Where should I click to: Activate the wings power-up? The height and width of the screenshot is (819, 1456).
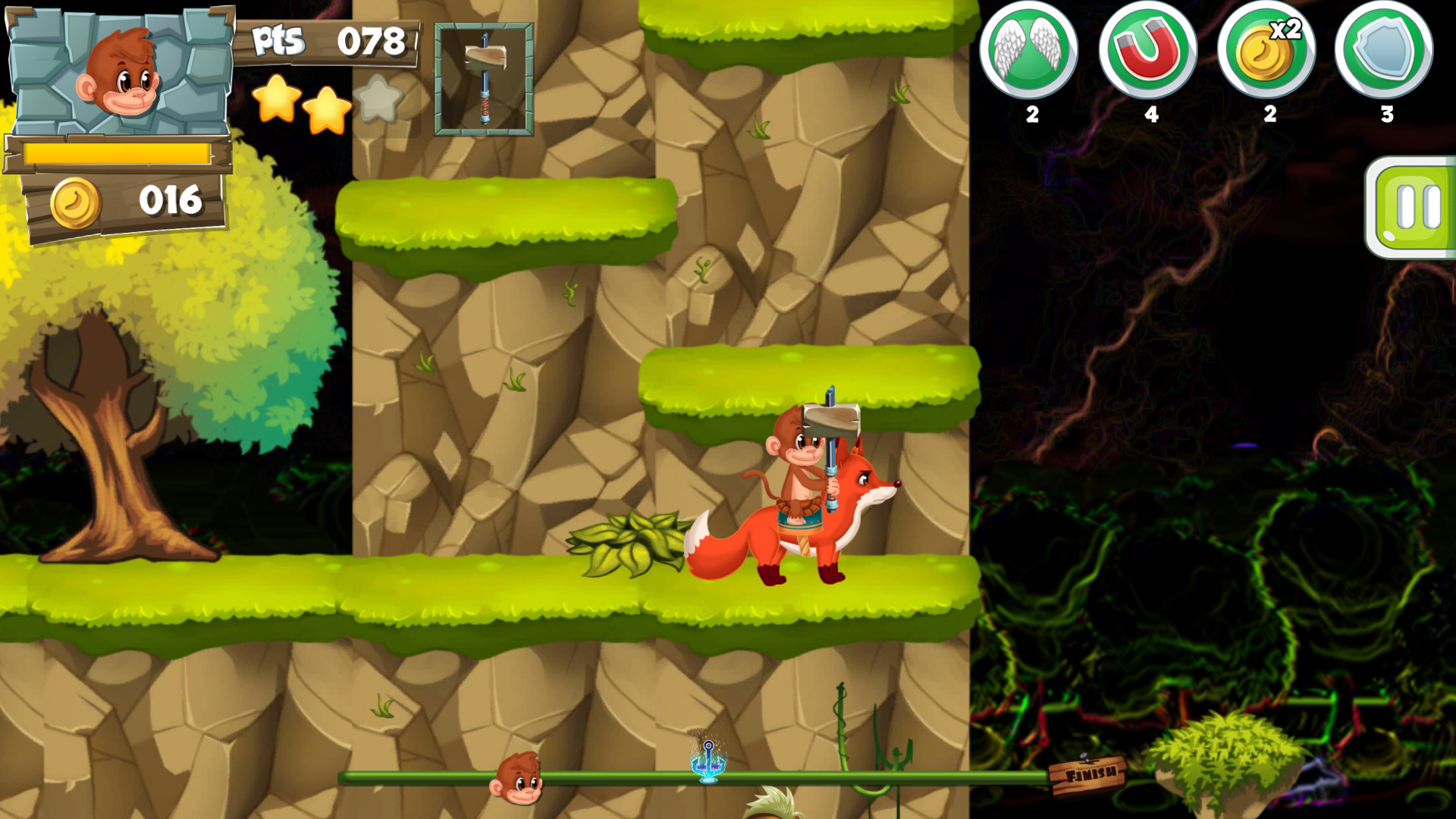pyautogui.click(x=1032, y=53)
